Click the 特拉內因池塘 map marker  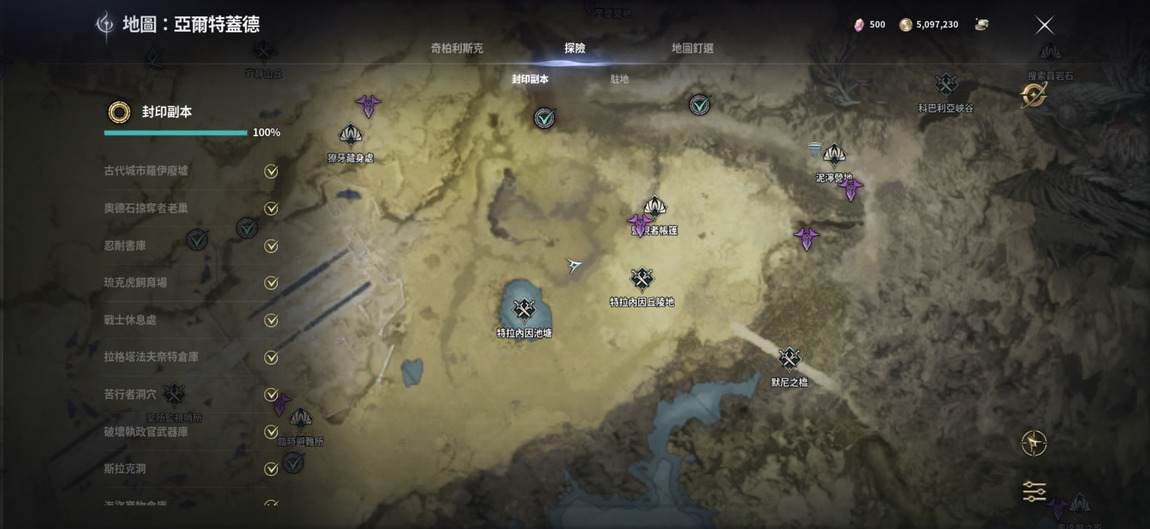click(x=524, y=311)
